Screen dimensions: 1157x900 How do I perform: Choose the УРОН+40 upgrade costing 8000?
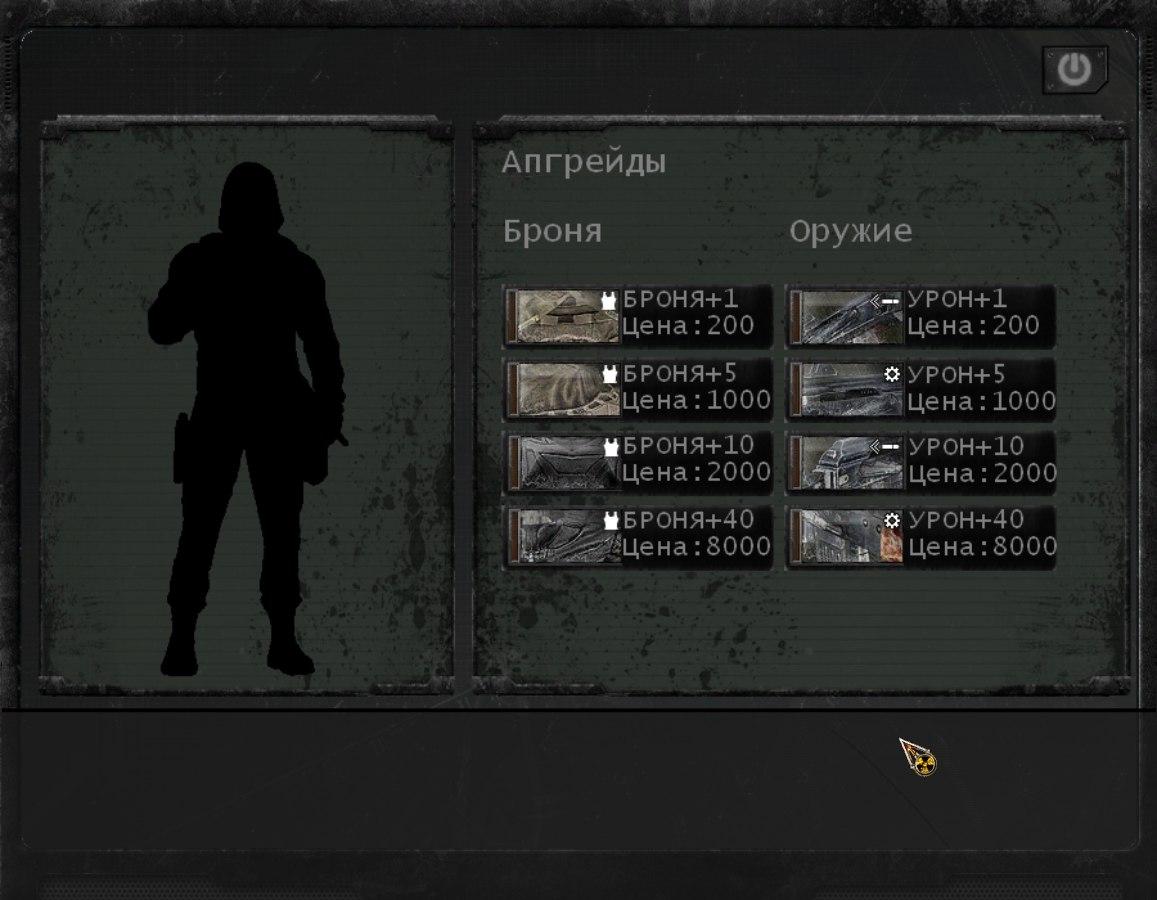921,536
